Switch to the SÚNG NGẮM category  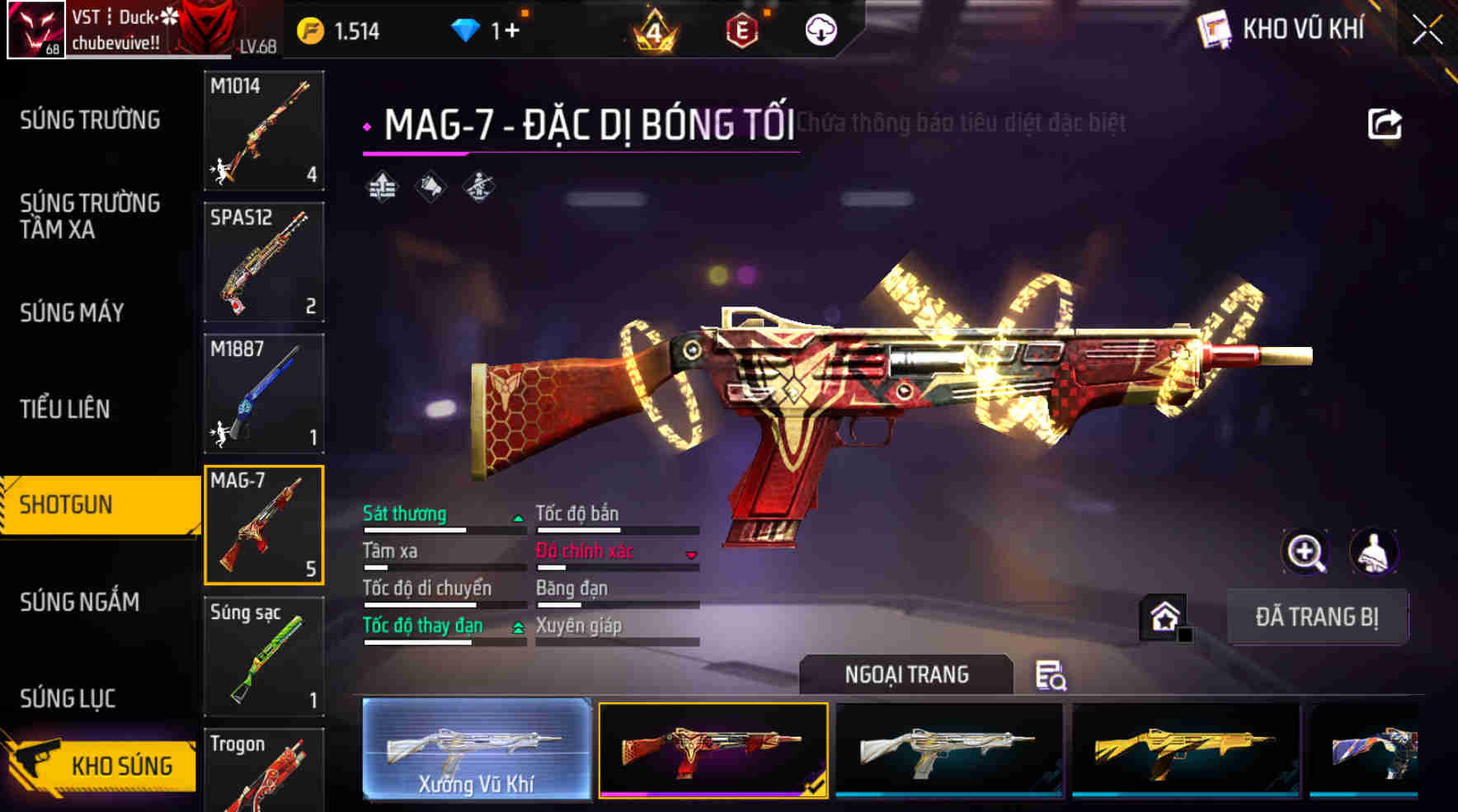tap(79, 603)
